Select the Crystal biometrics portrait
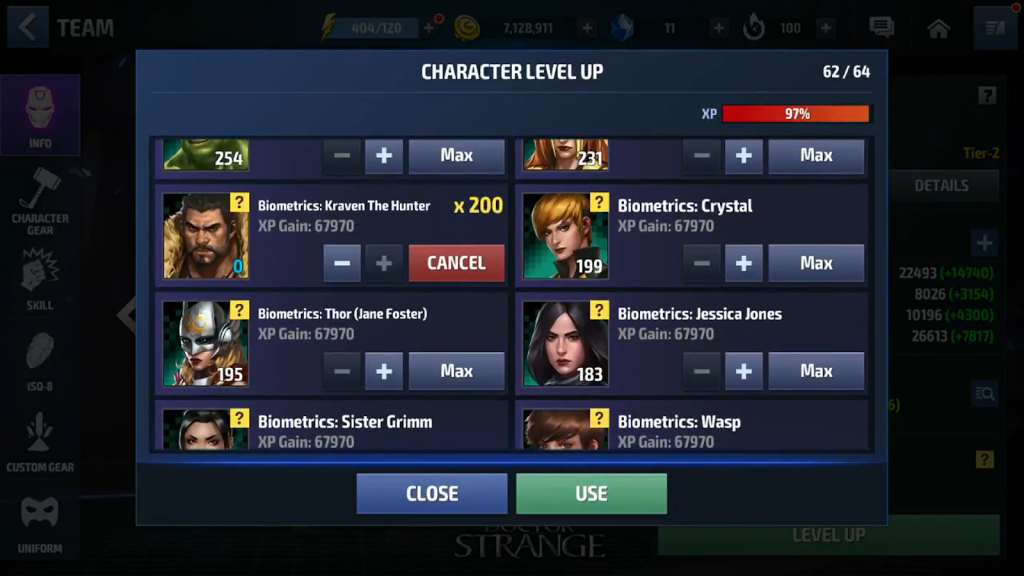This screenshot has width=1024, height=576. click(565, 236)
